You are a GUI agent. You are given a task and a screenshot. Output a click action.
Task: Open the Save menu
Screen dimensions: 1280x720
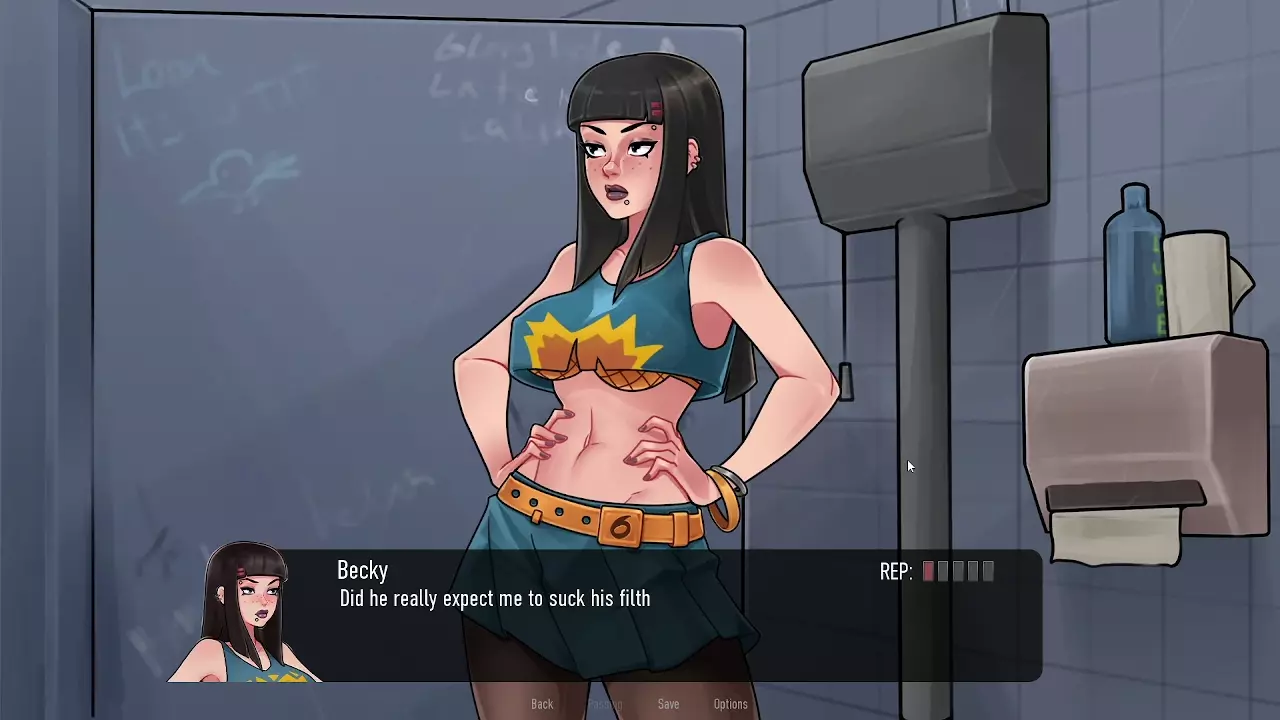tap(668, 704)
